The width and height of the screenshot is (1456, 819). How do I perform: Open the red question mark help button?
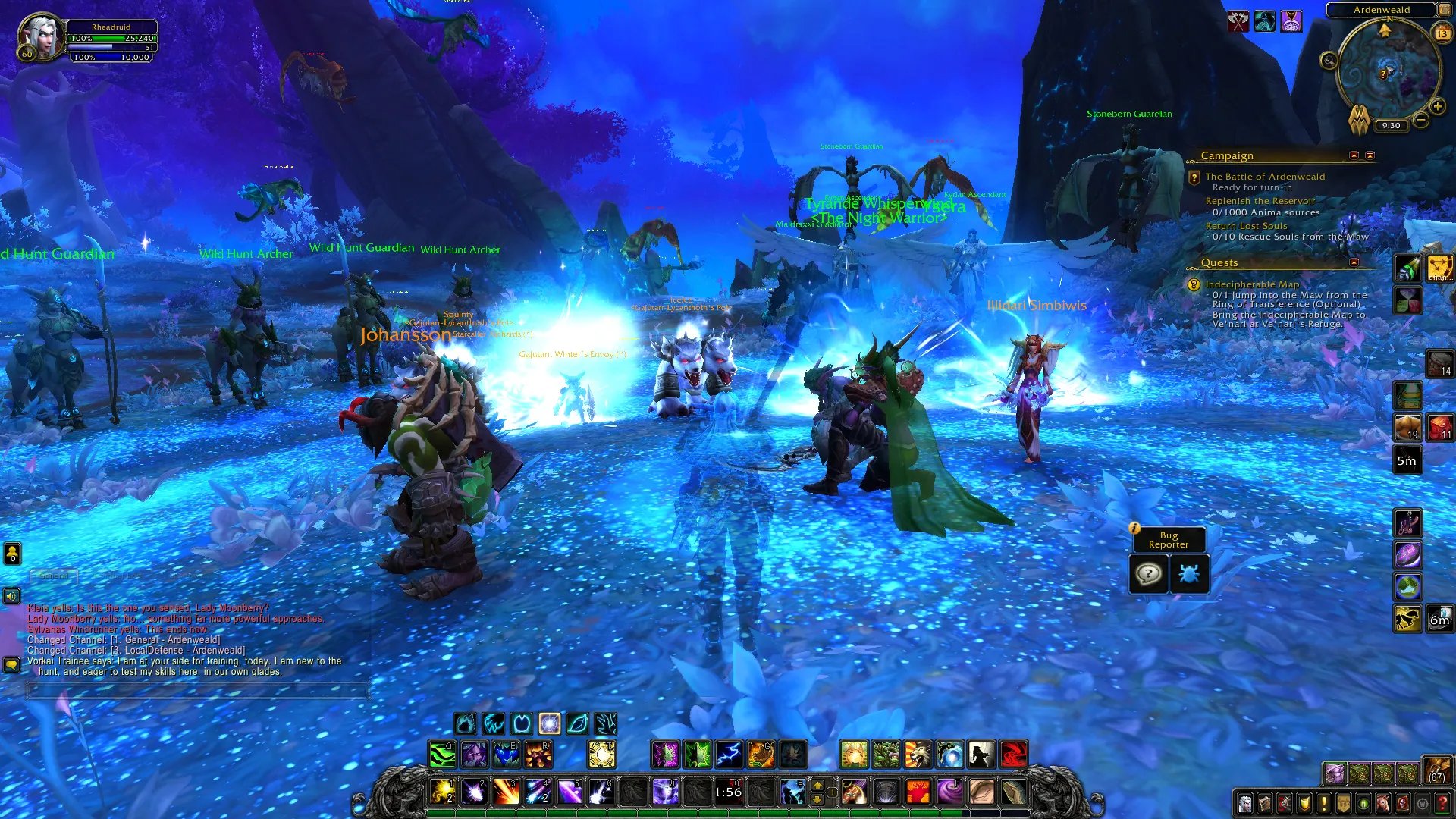click(1442, 804)
